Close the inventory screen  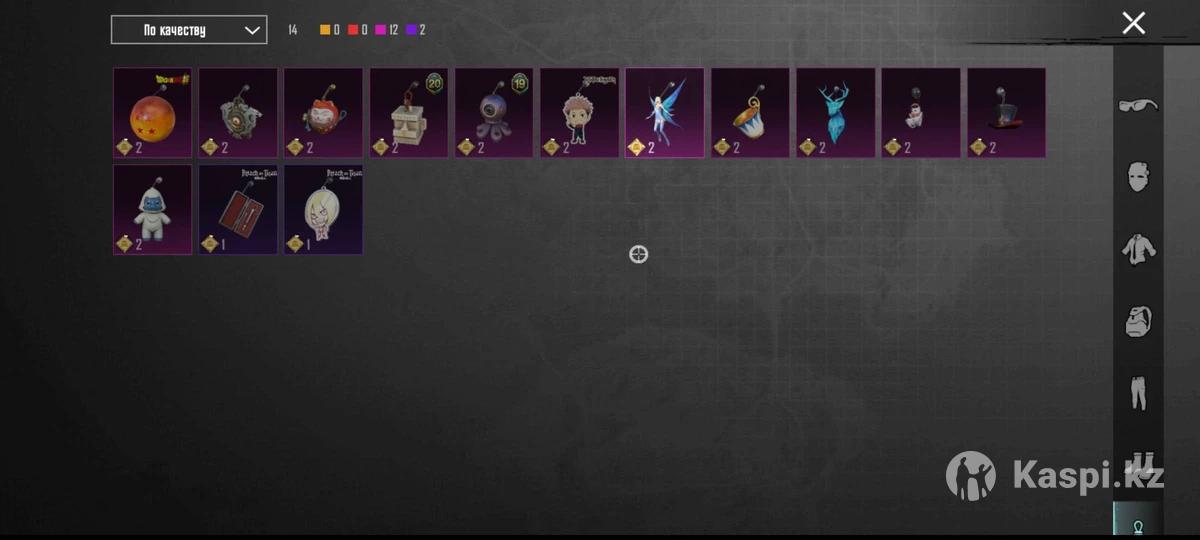coord(1133,23)
